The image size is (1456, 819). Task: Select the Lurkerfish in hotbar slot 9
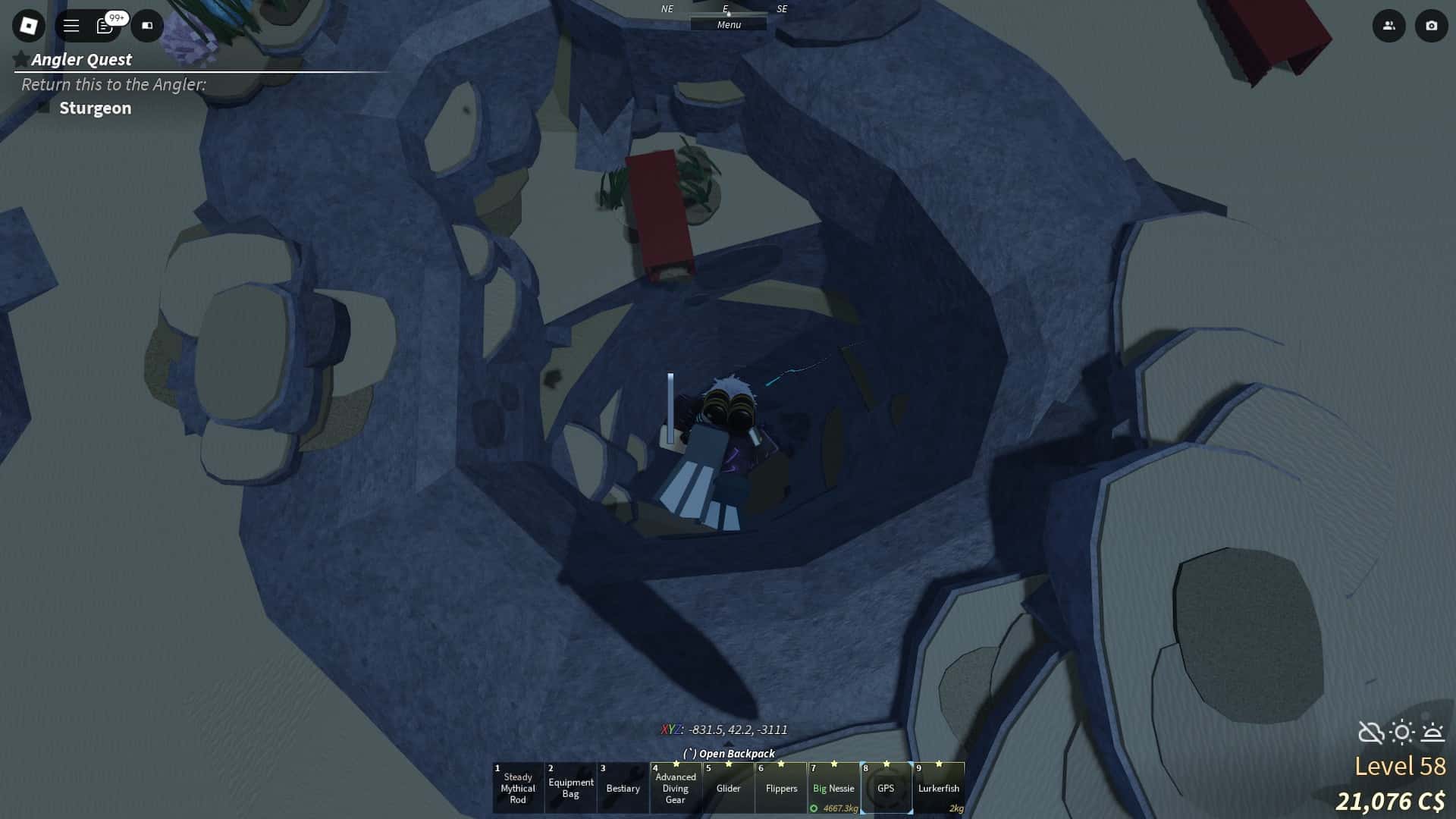(940, 789)
